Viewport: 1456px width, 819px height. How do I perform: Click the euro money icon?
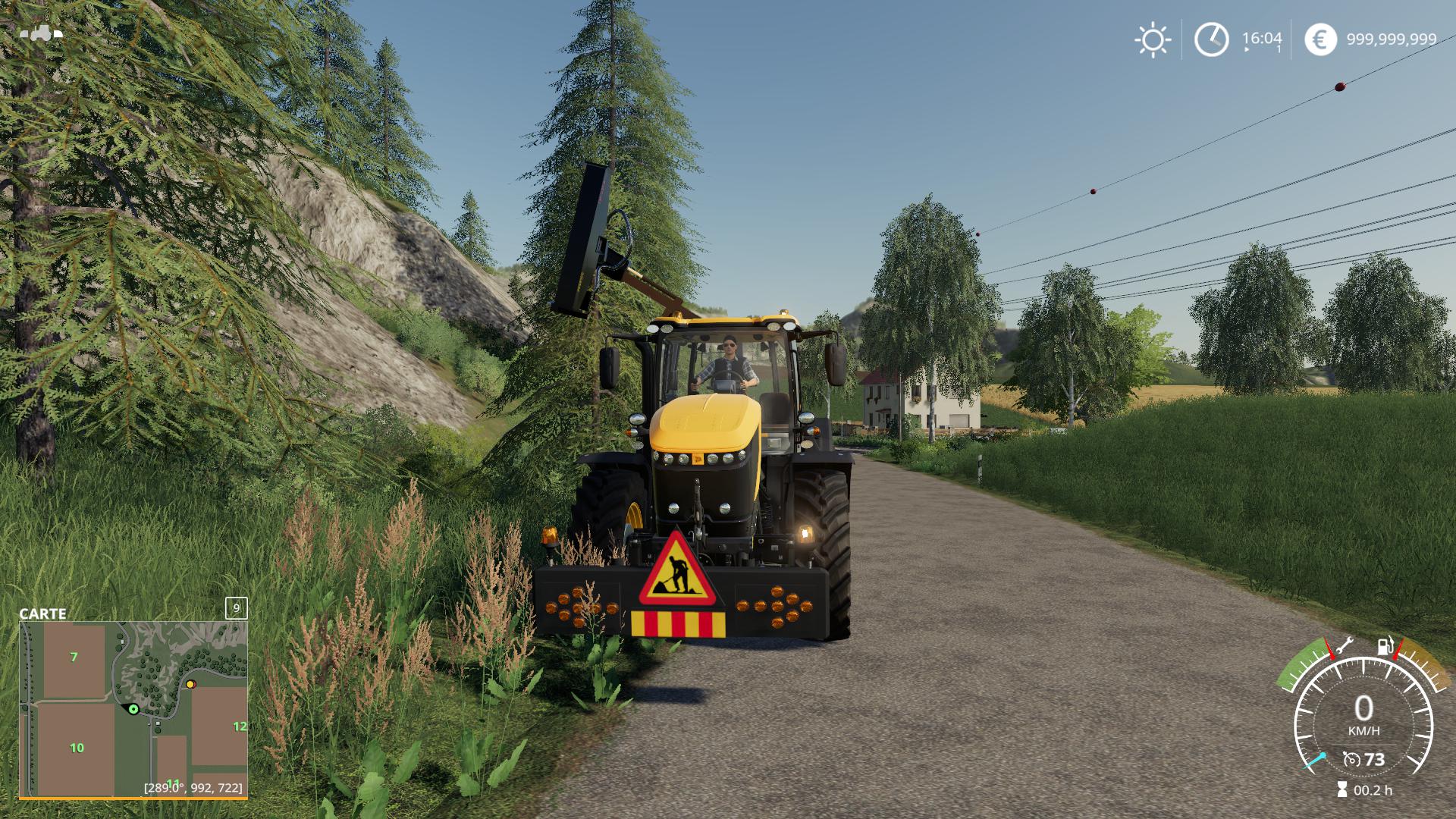pyautogui.click(x=1320, y=39)
